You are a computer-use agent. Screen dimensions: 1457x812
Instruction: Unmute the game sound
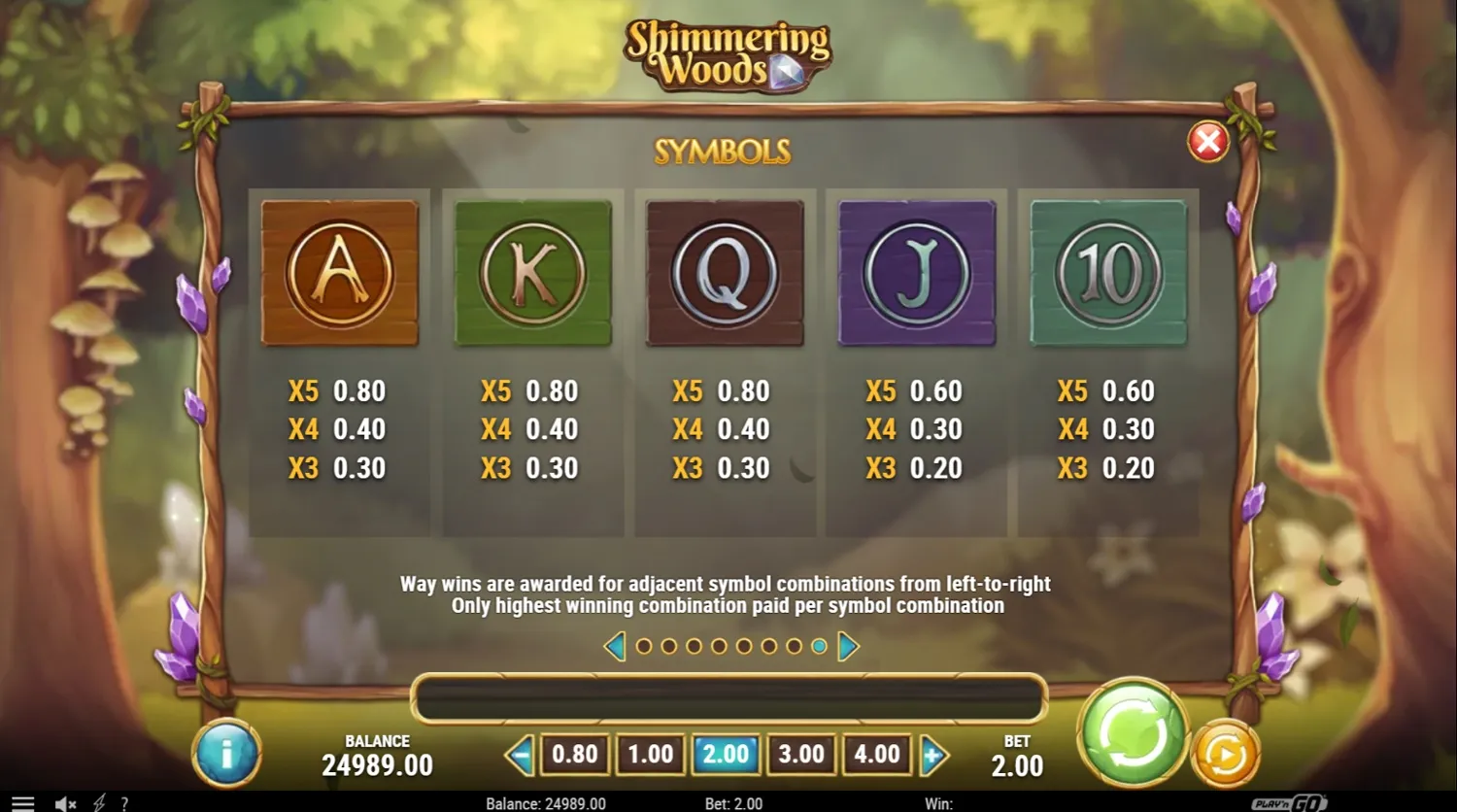click(x=62, y=803)
